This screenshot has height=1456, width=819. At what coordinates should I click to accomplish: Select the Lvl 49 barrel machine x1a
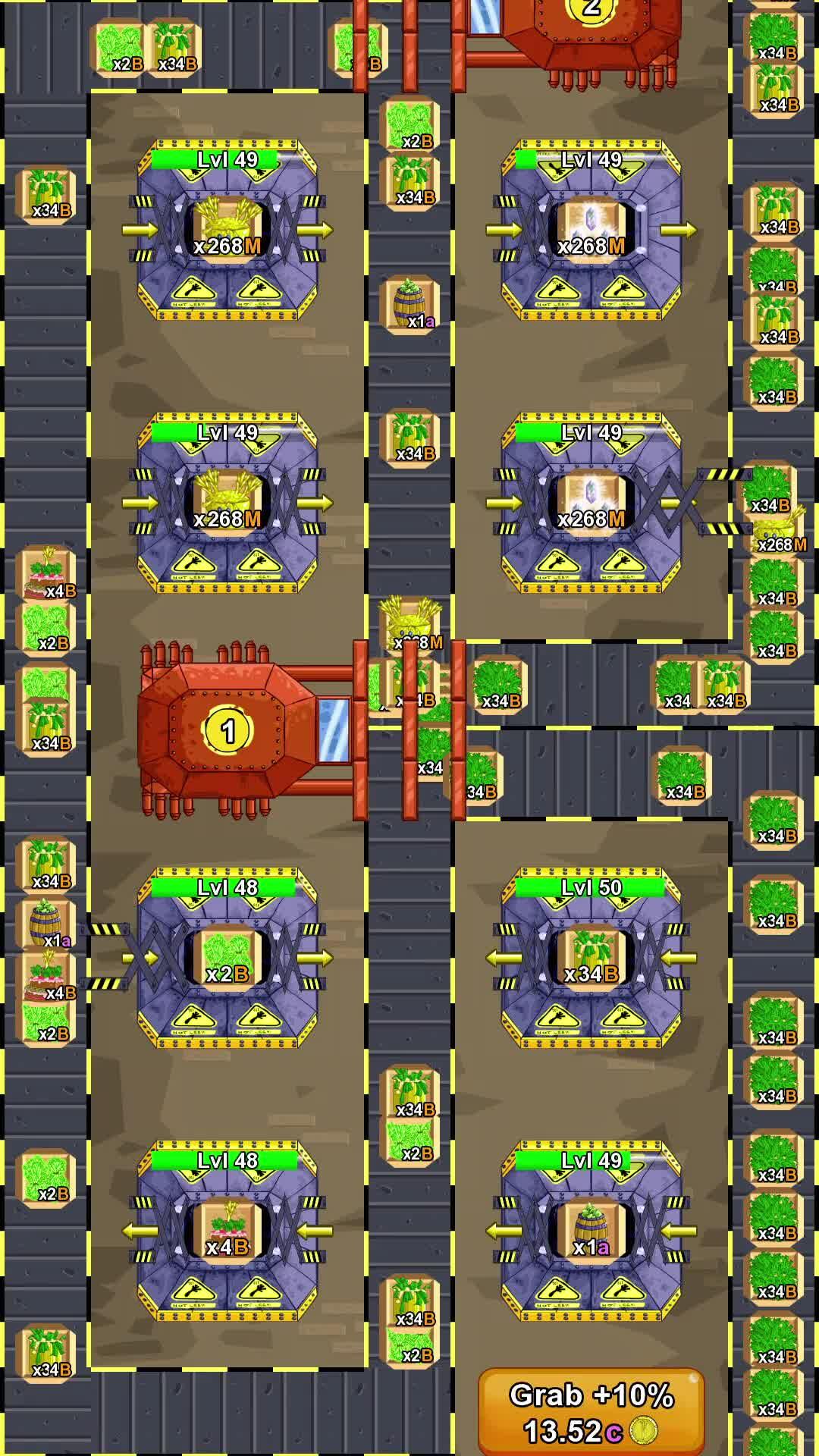pos(591,1231)
